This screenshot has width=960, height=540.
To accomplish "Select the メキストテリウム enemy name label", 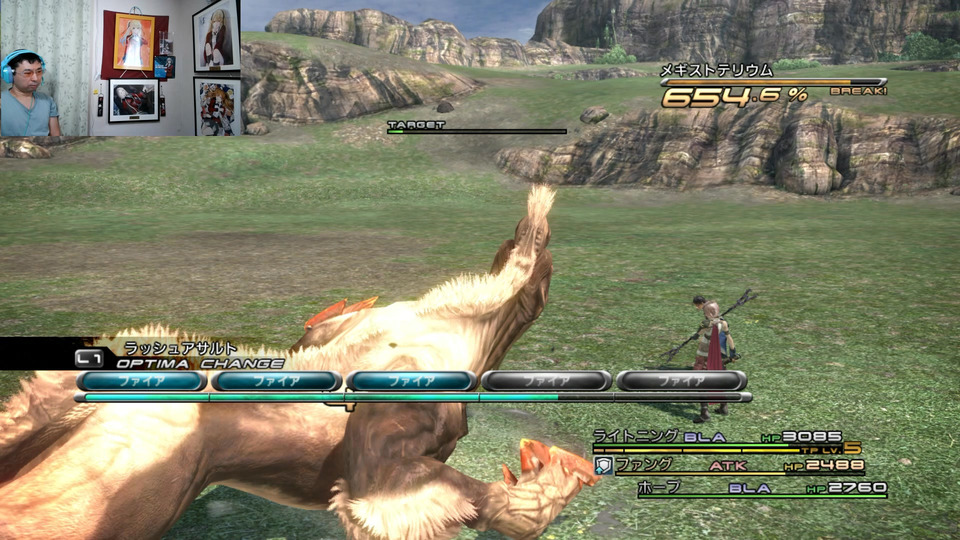I will coord(716,70).
